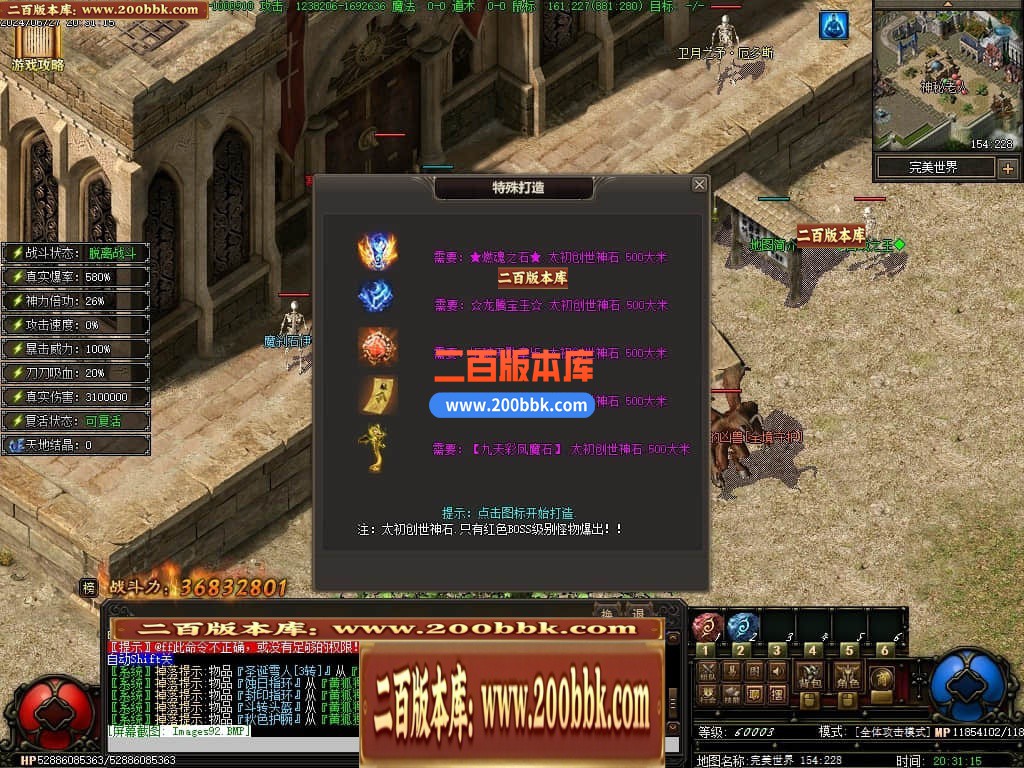Select the 复活状态 revive status row
This screenshot has height=768, width=1024.
(x=78, y=421)
